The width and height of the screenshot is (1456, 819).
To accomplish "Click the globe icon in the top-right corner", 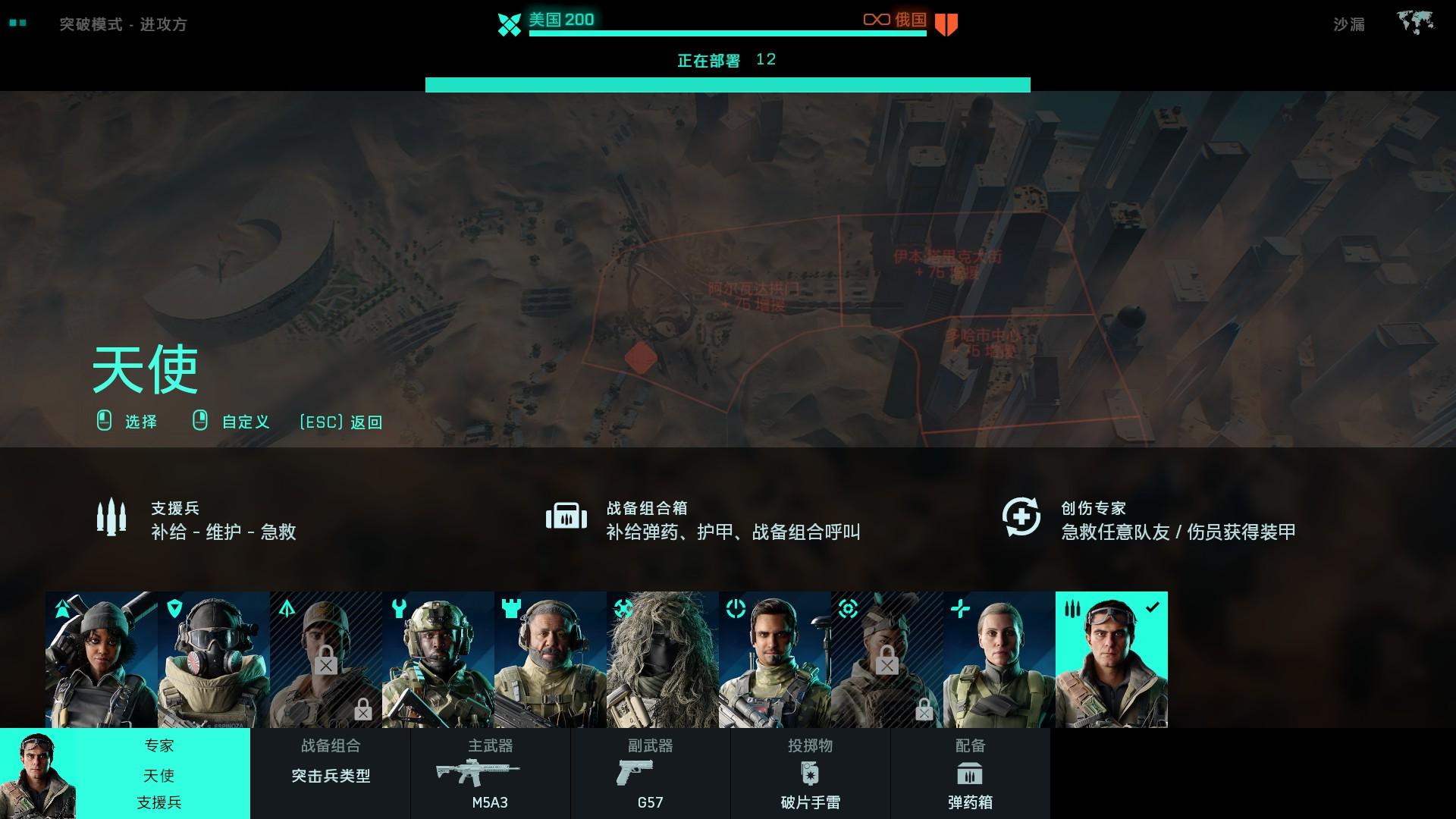I will click(x=1414, y=22).
